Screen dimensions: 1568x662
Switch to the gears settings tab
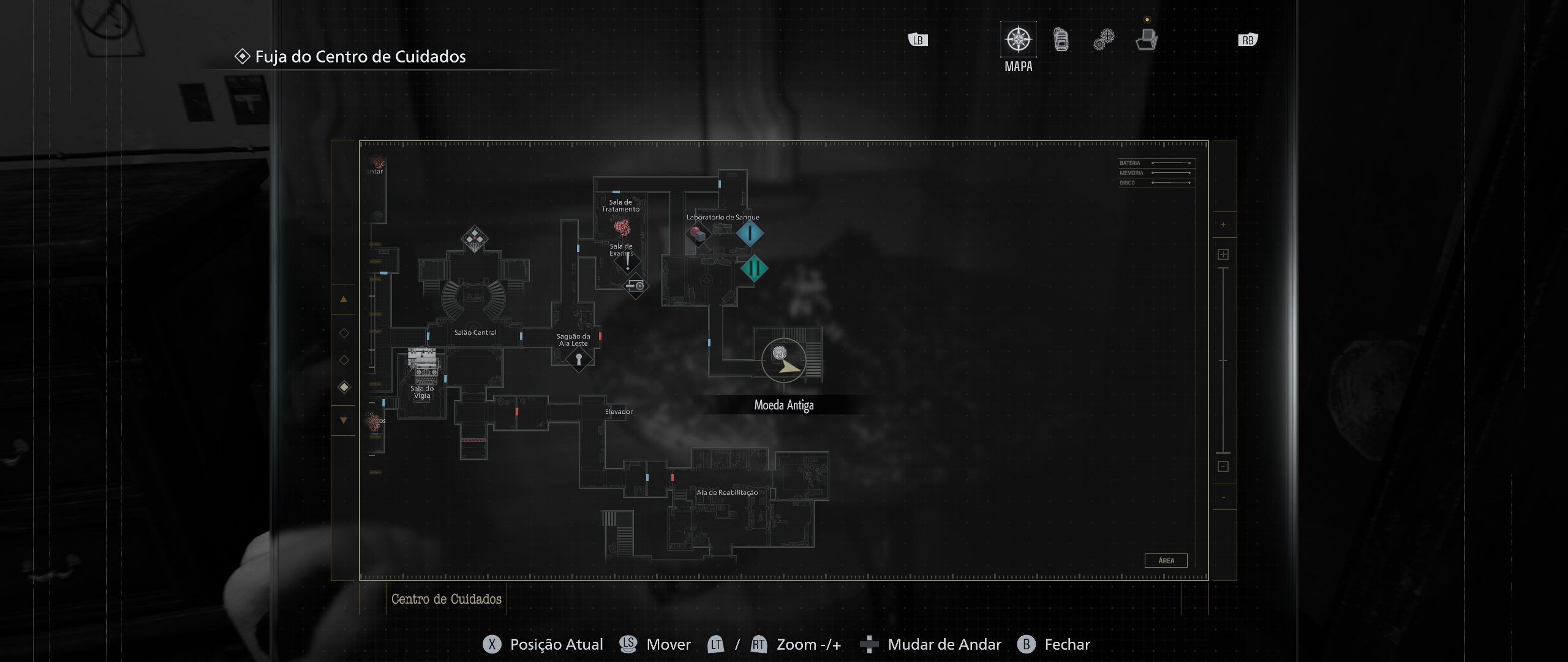(x=1103, y=40)
